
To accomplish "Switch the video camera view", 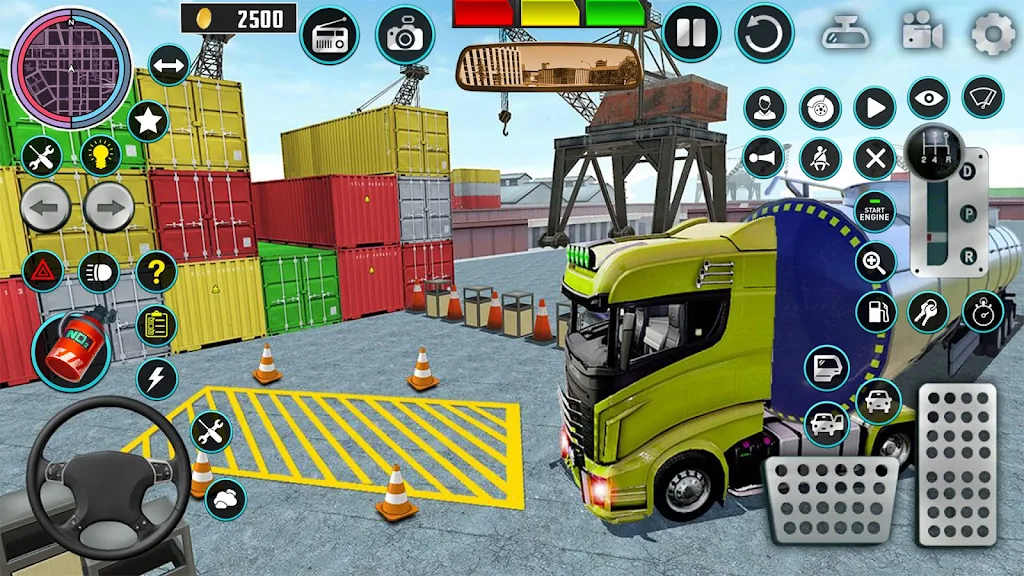I will pos(922,32).
